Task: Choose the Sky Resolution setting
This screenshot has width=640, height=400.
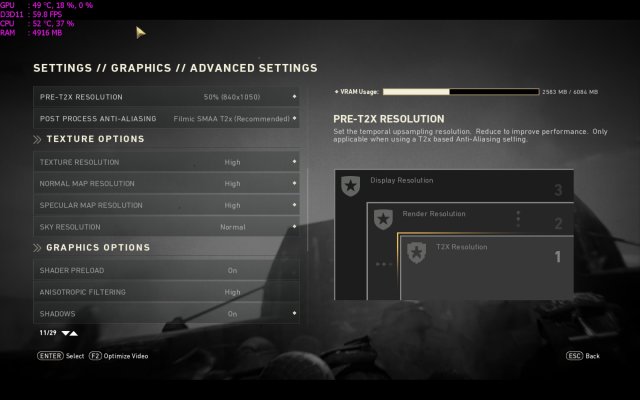Action: [x=166, y=227]
